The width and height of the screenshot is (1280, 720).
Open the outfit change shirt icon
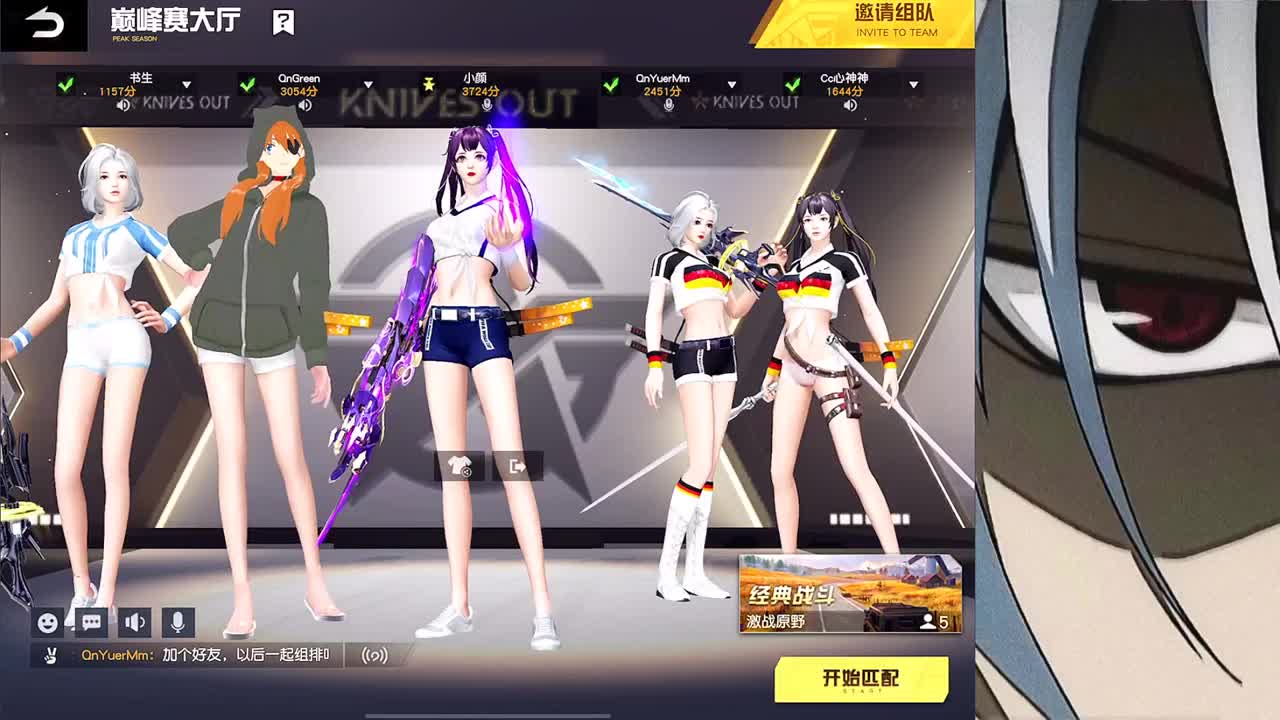pos(458,465)
